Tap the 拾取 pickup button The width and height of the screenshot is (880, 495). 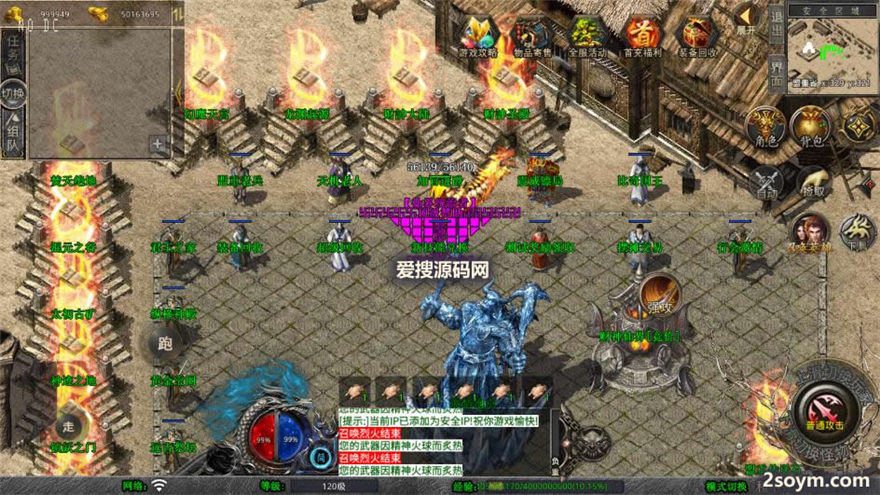coord(812,183)
